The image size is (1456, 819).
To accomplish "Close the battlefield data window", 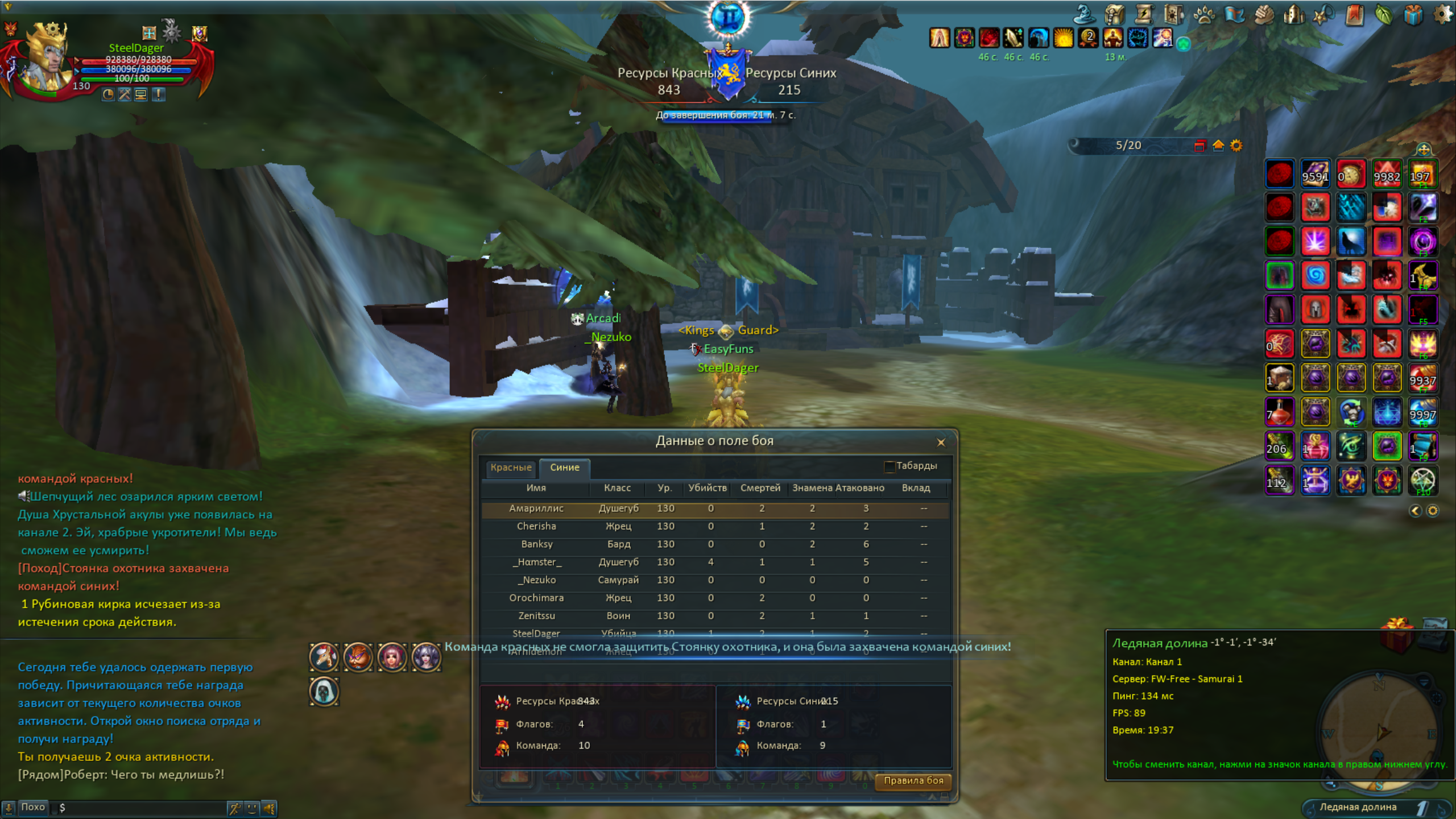I will [x=941, y=442].
